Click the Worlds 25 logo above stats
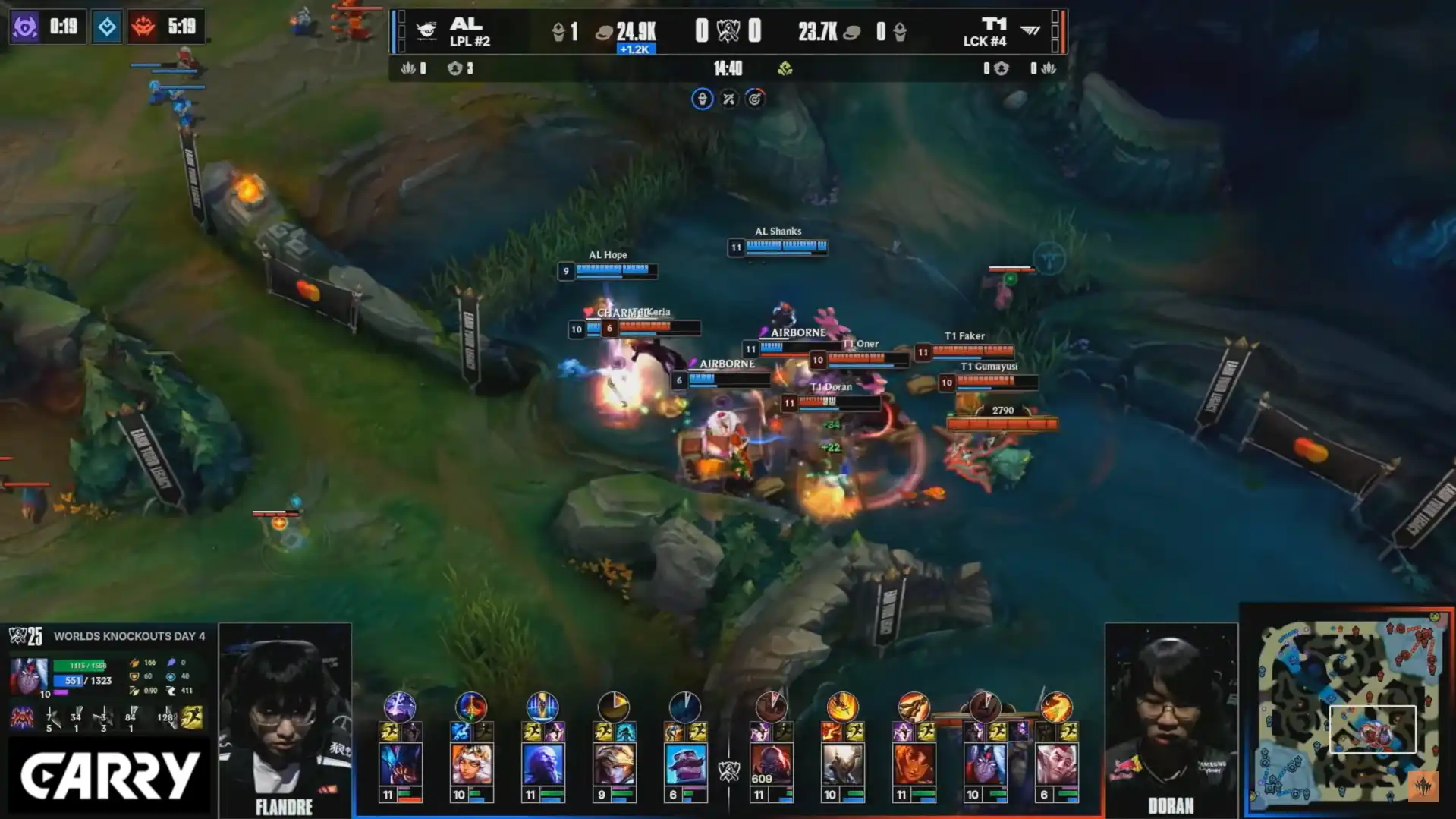The image size is (1456, 819). (x=25, y=635)
